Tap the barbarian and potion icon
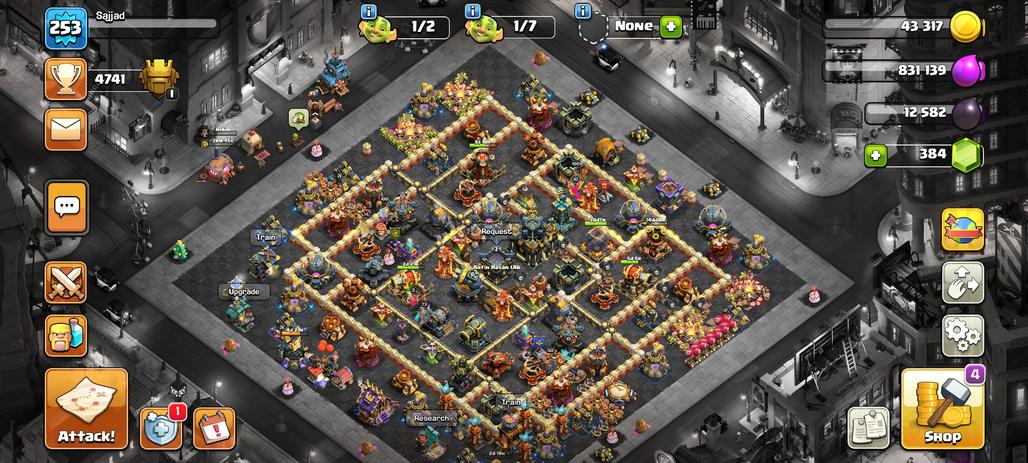The image size is (1028, 463). [66, 336]
